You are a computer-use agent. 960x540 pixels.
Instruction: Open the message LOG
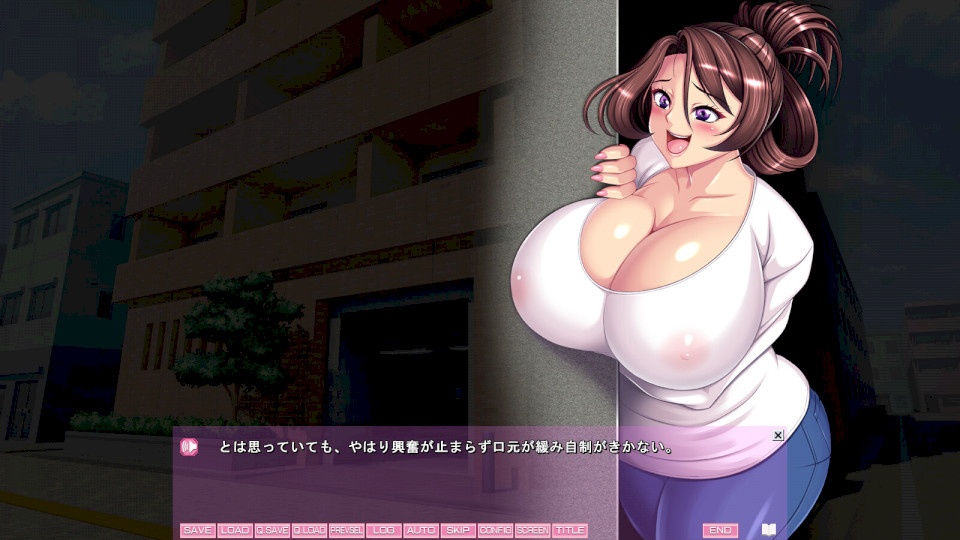pos(383,530)
